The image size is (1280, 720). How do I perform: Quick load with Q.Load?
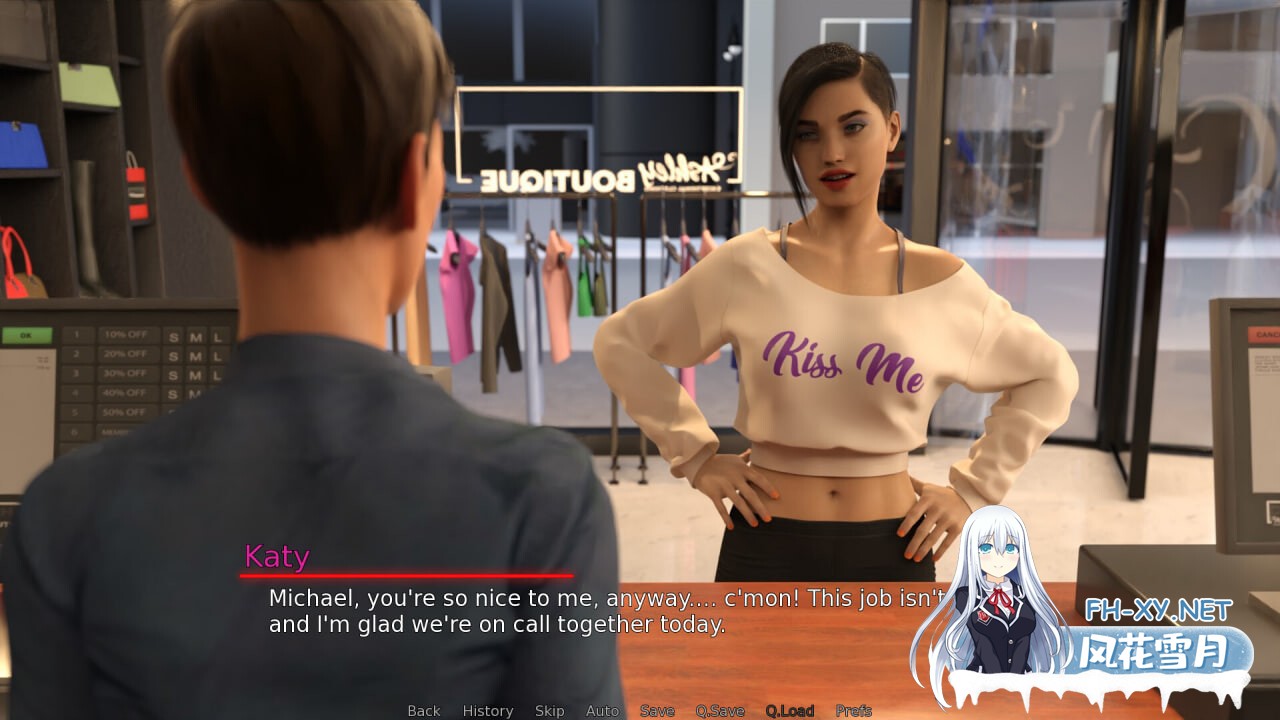(x=790, y=711)
